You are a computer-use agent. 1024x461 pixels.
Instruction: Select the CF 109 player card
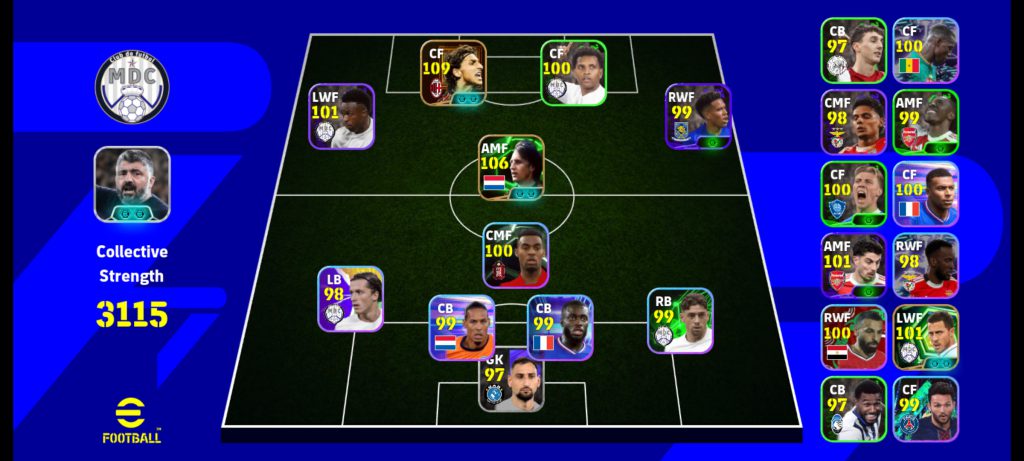point(453,72)
